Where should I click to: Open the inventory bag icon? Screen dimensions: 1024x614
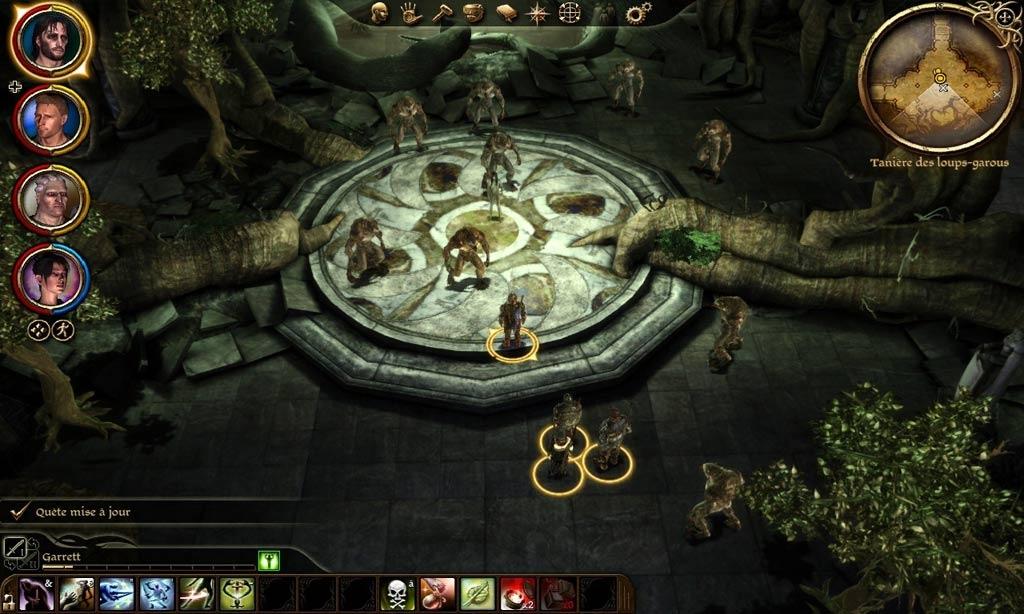(474, 13)
